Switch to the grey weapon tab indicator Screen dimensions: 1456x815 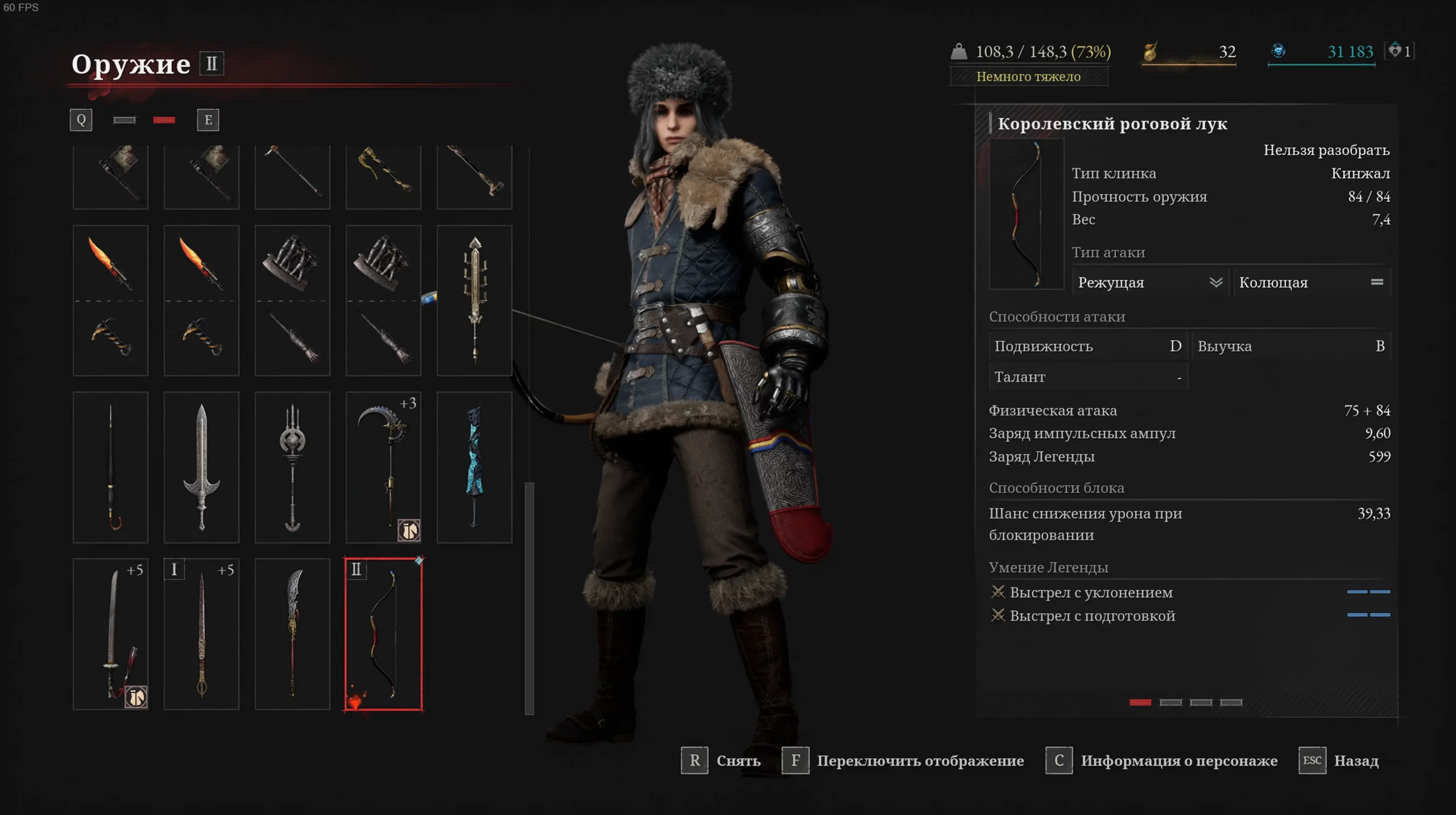pos(124,120)
